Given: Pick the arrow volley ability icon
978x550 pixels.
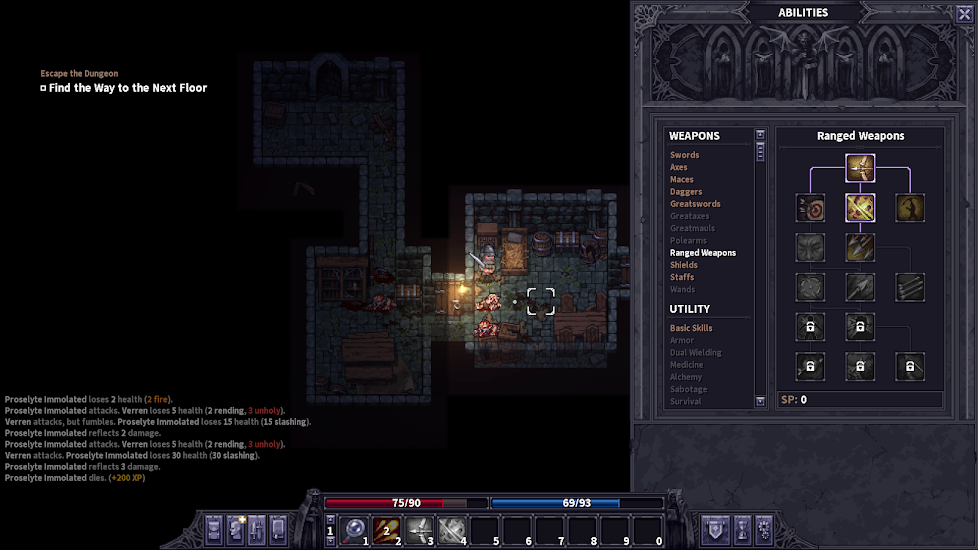Looking at the screenshot, I should click(x=860, y=248).
